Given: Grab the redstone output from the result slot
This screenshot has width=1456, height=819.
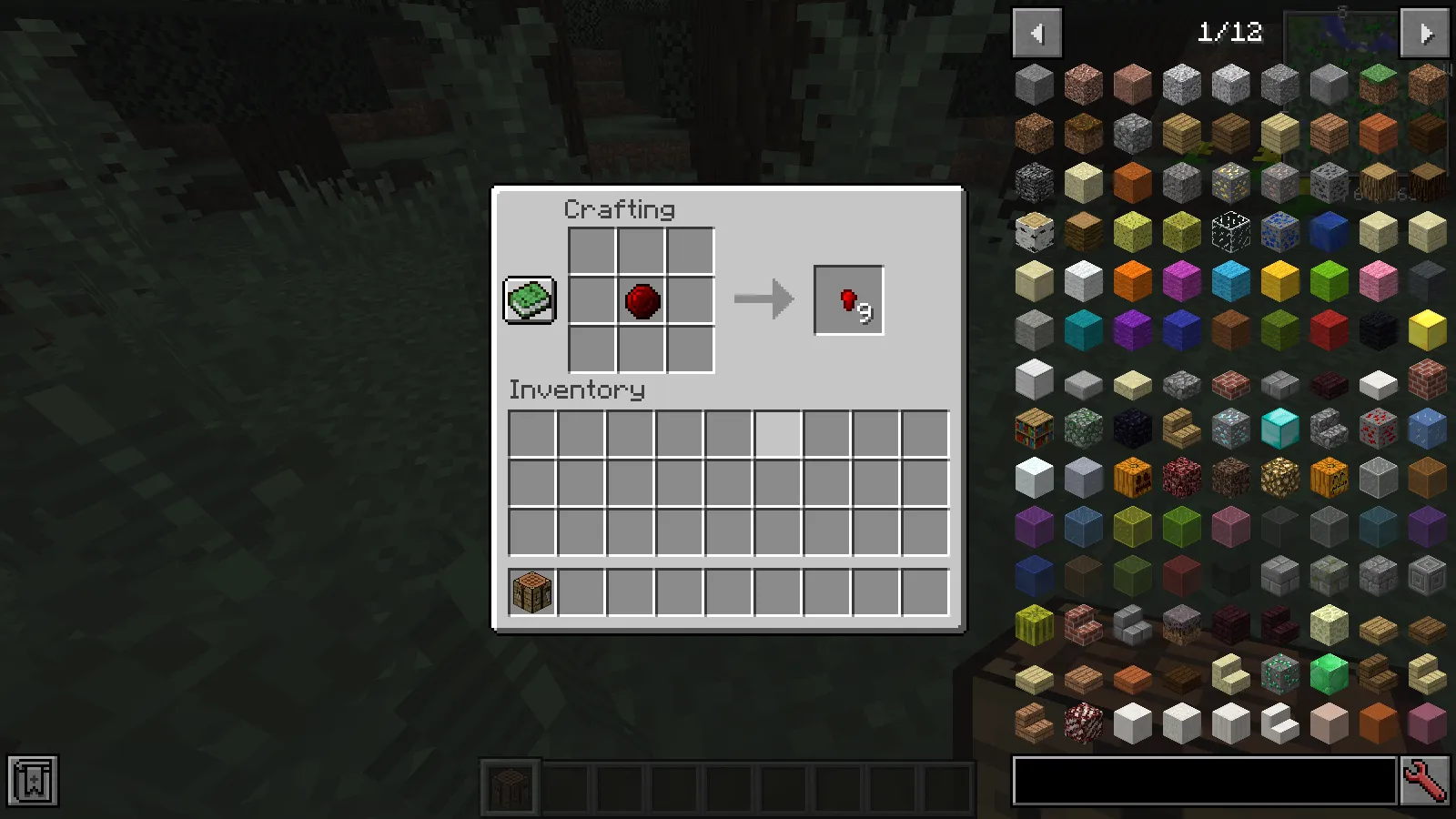Looking at the screenshot, I should 848,298.
